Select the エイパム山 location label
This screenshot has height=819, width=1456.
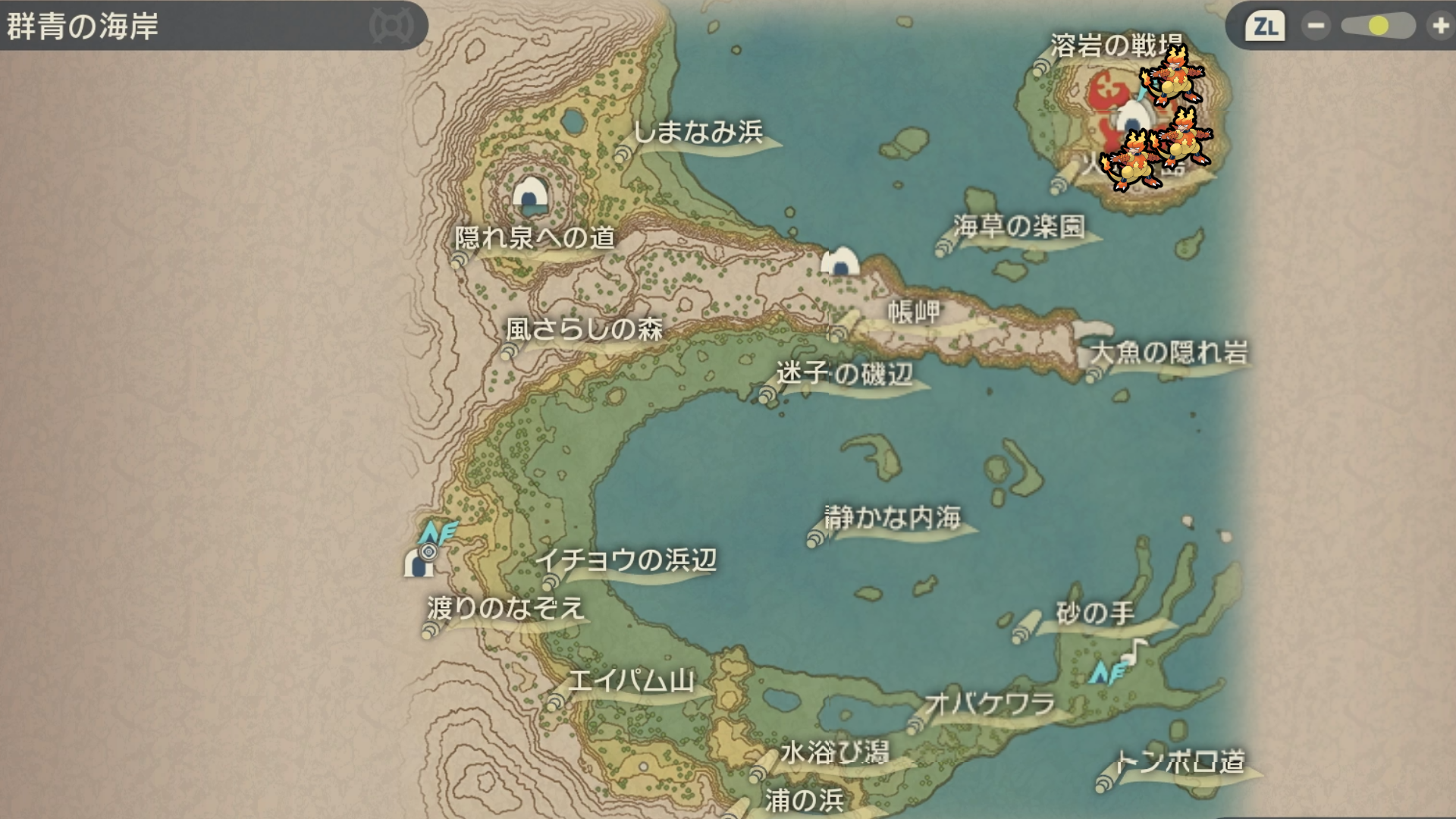631,681
